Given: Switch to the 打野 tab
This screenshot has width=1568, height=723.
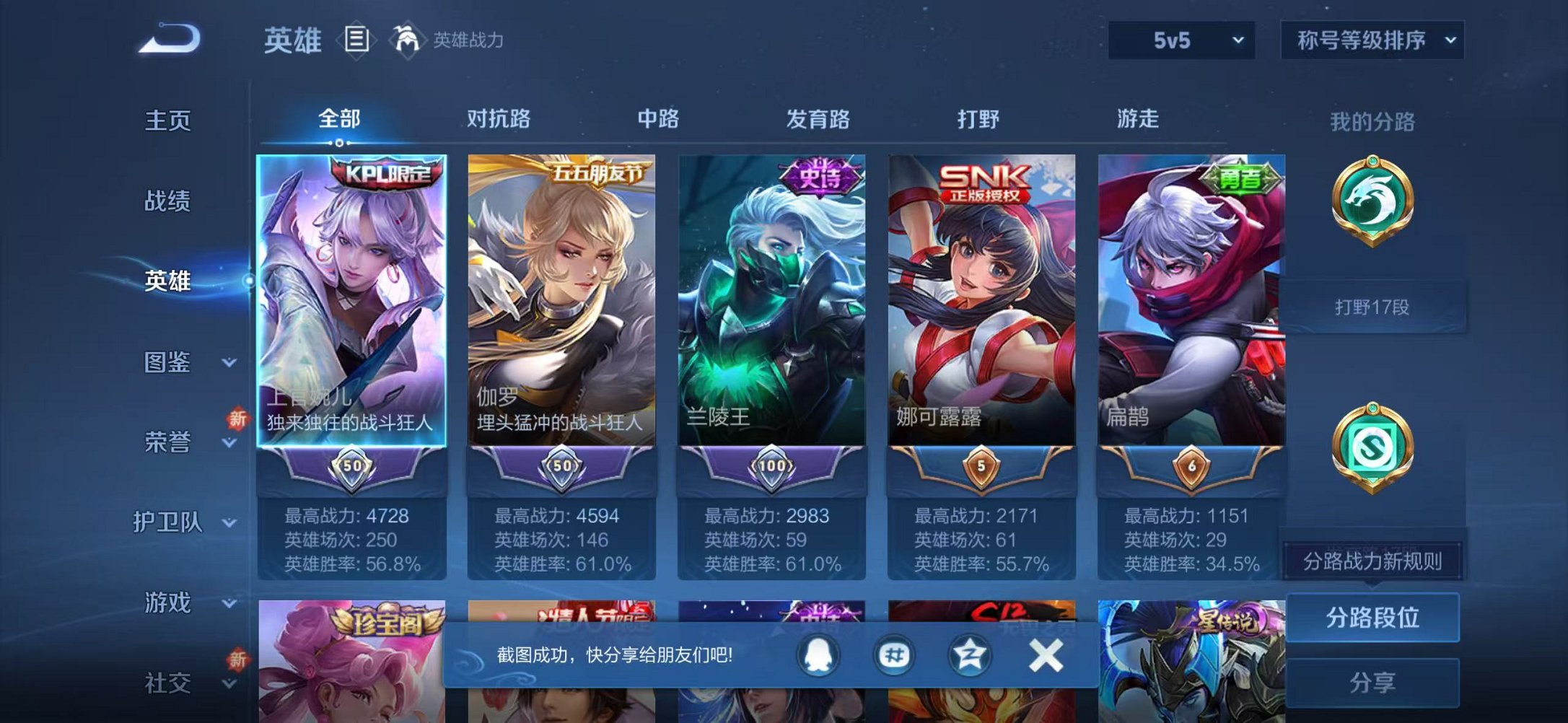Looking at the screenshot, I should pyautogui.click(x=978, y=120).
